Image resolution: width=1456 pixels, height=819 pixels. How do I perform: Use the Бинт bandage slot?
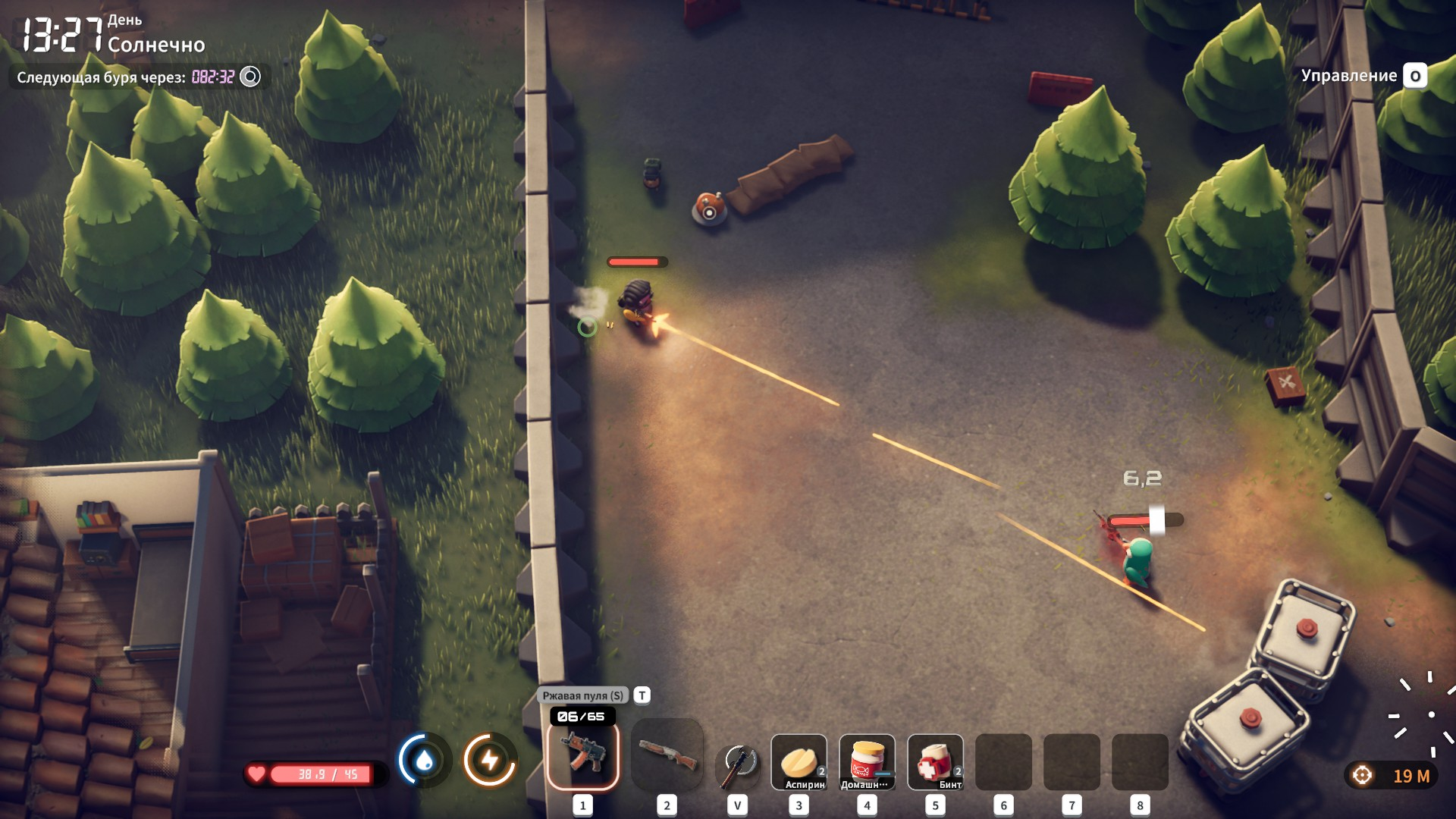click(935, 761)
